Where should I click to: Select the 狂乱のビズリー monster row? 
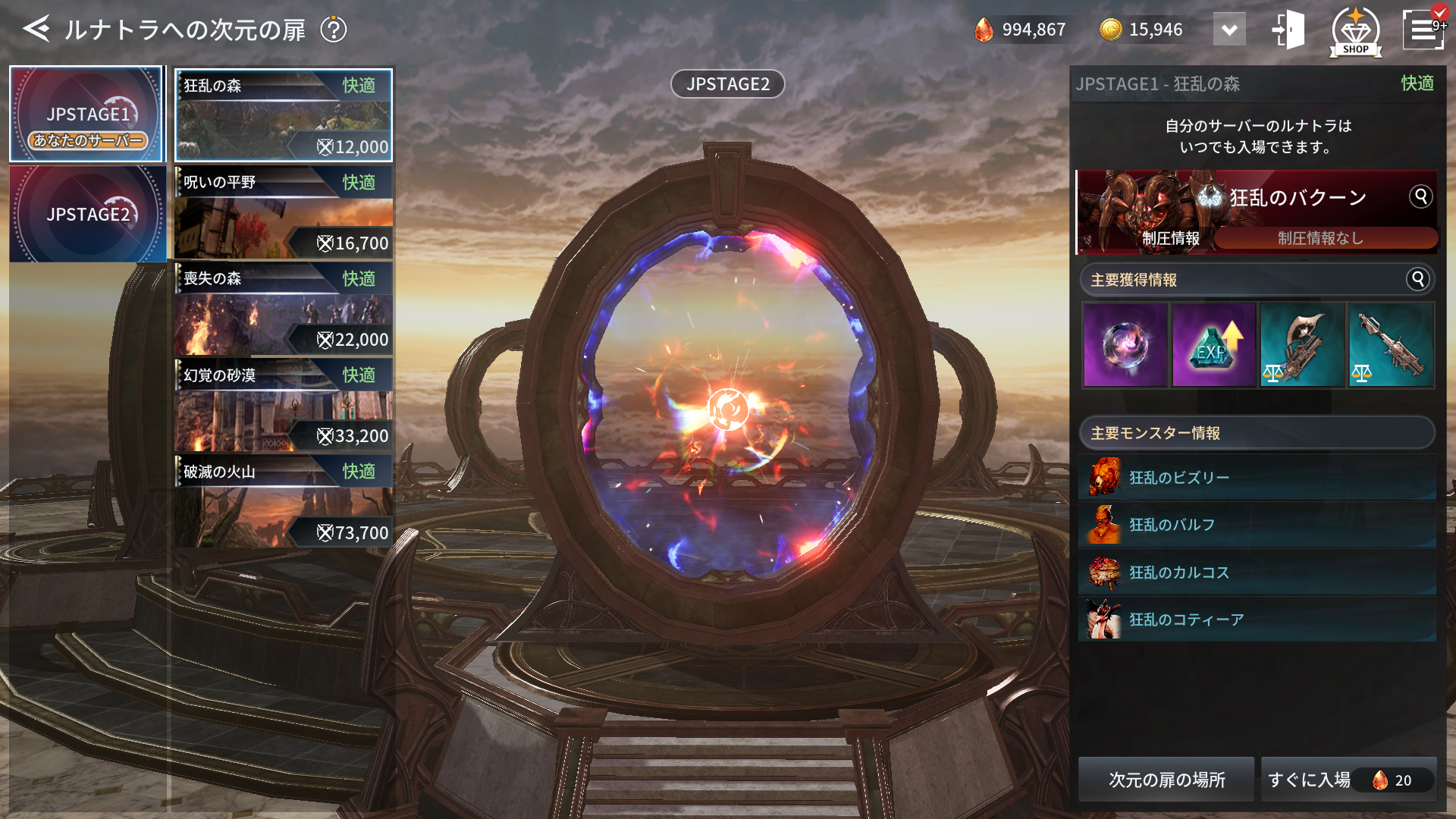click(1257, 478)
